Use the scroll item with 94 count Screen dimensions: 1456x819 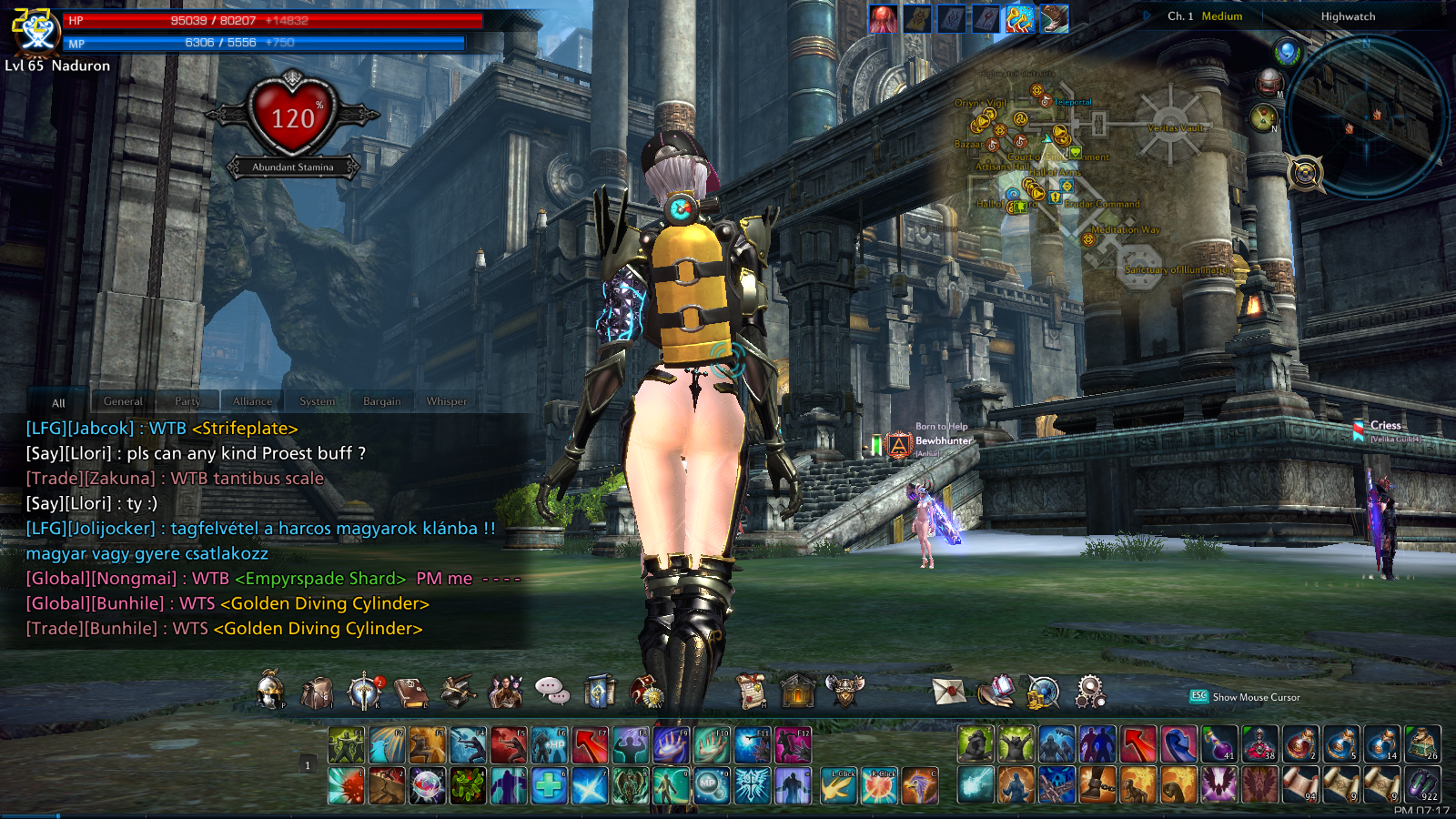point(1299,784)
